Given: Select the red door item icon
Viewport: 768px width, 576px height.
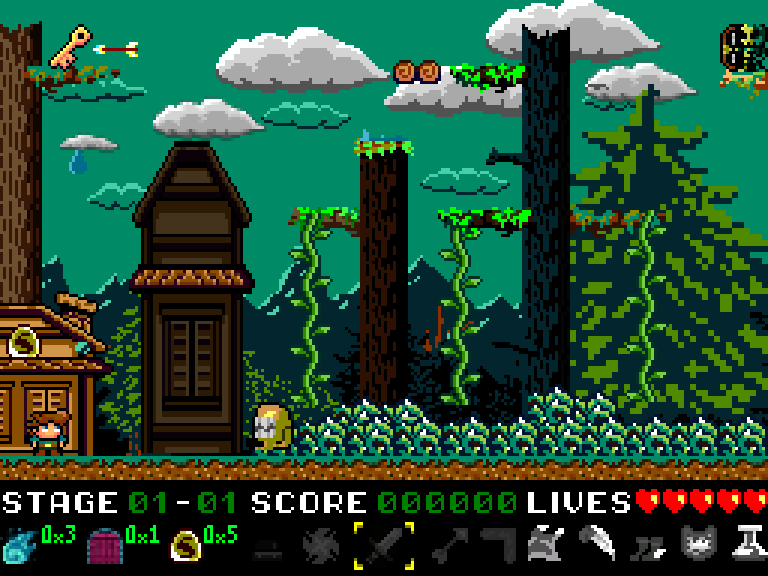Looking at the screenshot, I should (x=104, y=547).
